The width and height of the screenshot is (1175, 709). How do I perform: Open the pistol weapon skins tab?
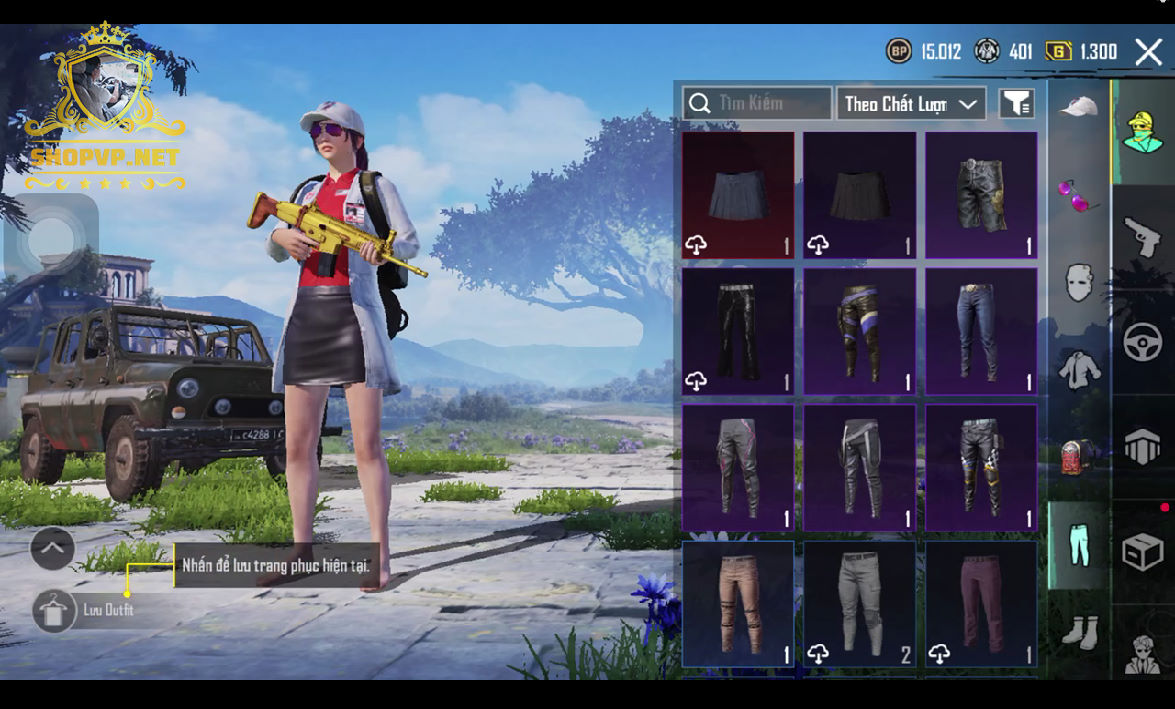tap(1143, 238)
